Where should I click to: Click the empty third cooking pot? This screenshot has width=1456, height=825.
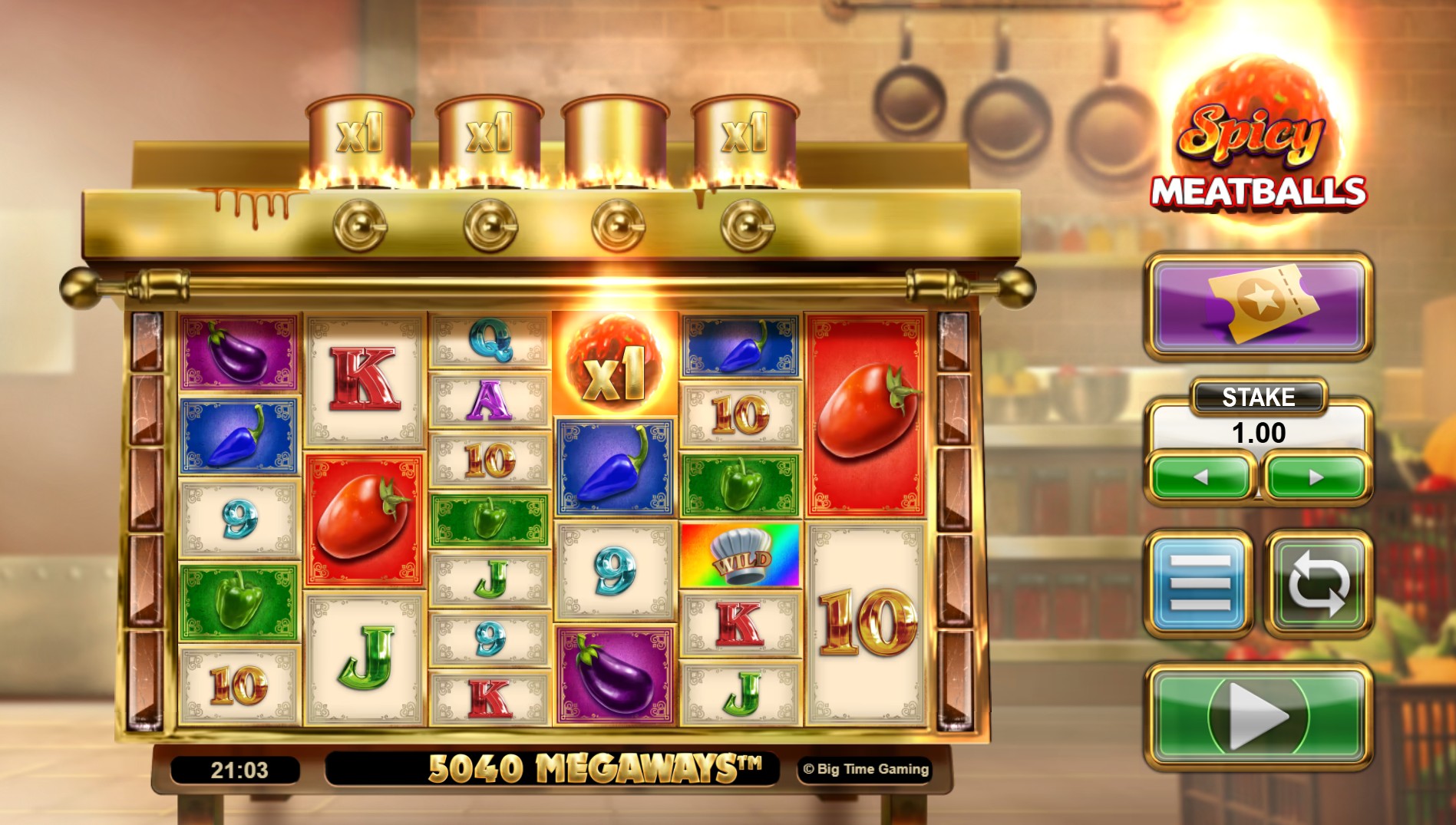[x=614, y=130]
